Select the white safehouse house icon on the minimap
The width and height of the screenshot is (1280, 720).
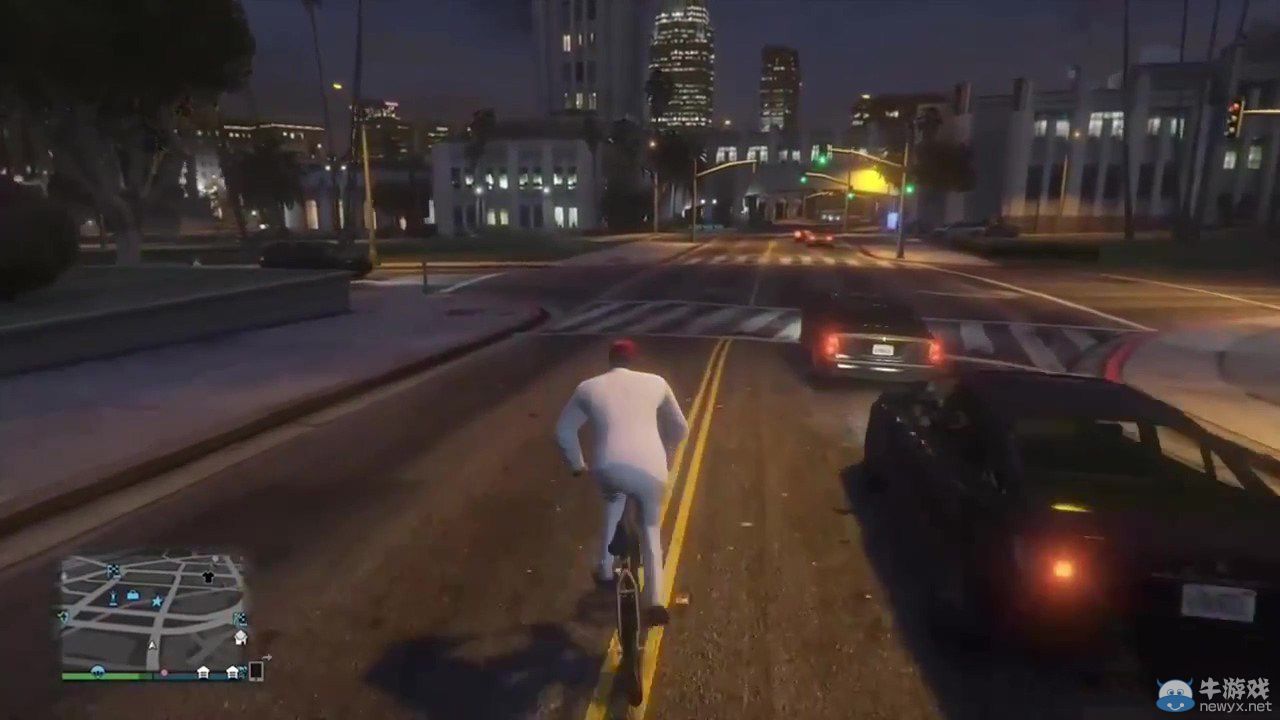(241, 637)
